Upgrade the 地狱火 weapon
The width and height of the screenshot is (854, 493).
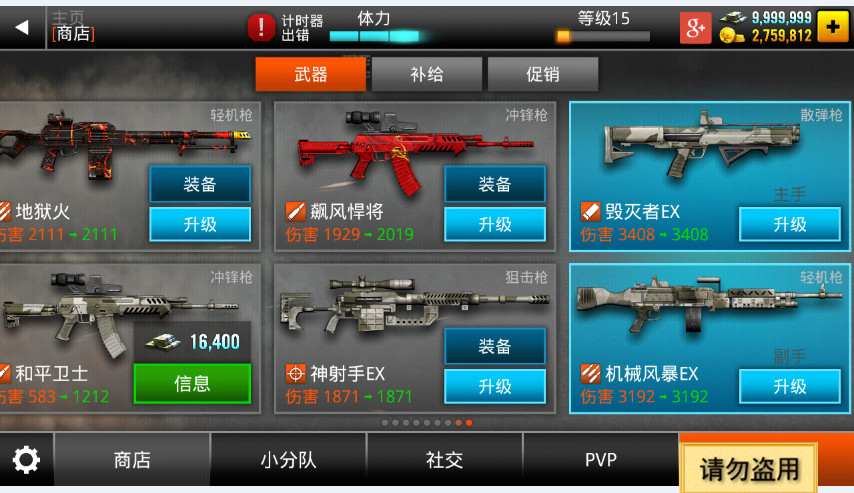200,224
